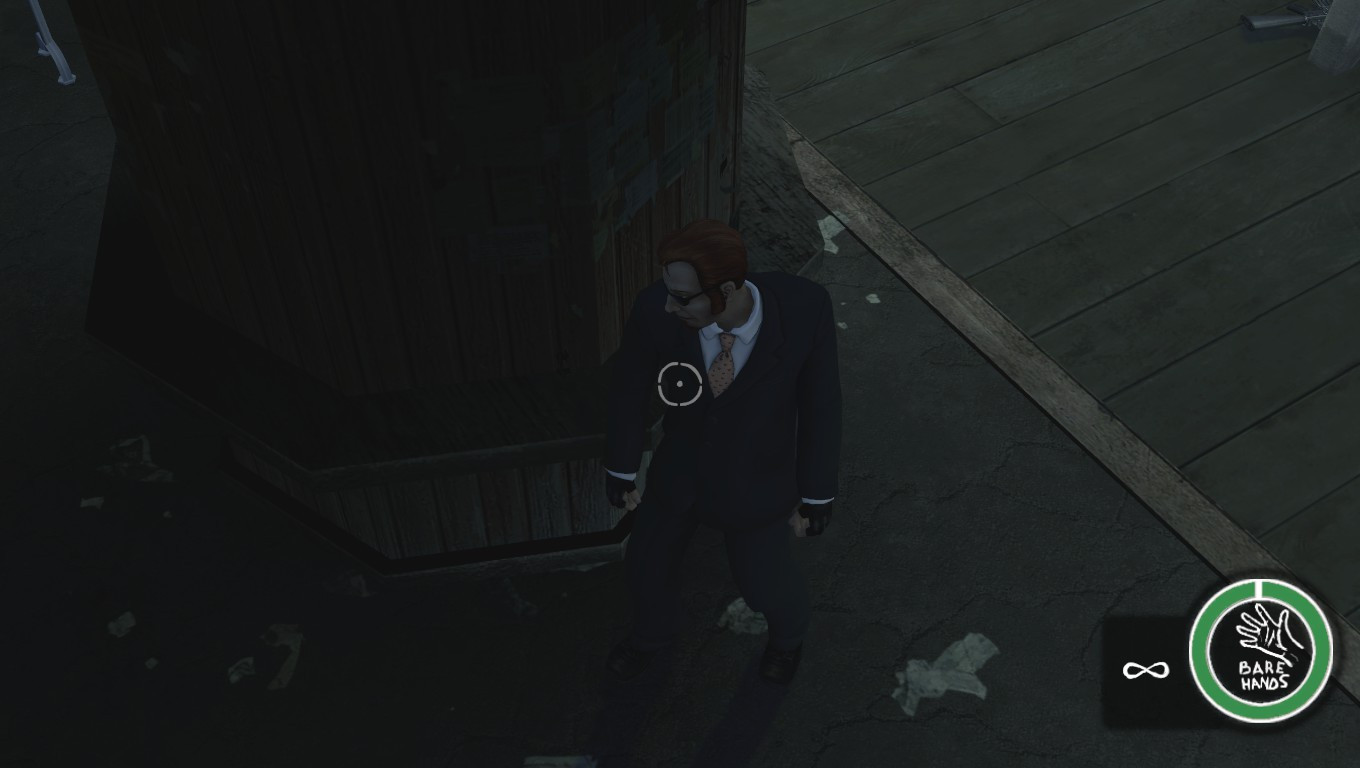Click the infinity ammo symbol
The image size is (1360, 768).
tap(1148, 668)
